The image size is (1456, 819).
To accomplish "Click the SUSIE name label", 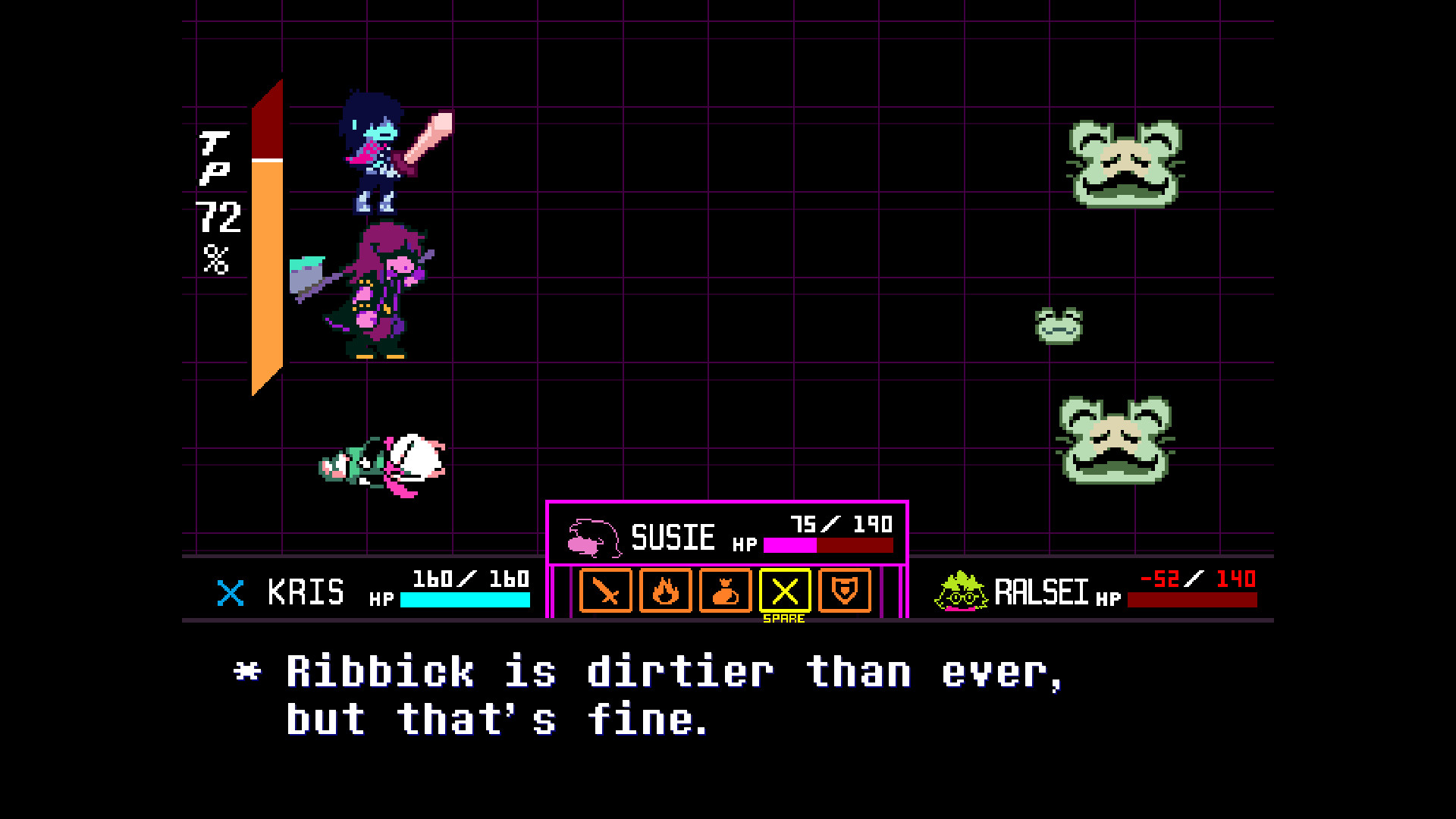I will pos(673,535).
